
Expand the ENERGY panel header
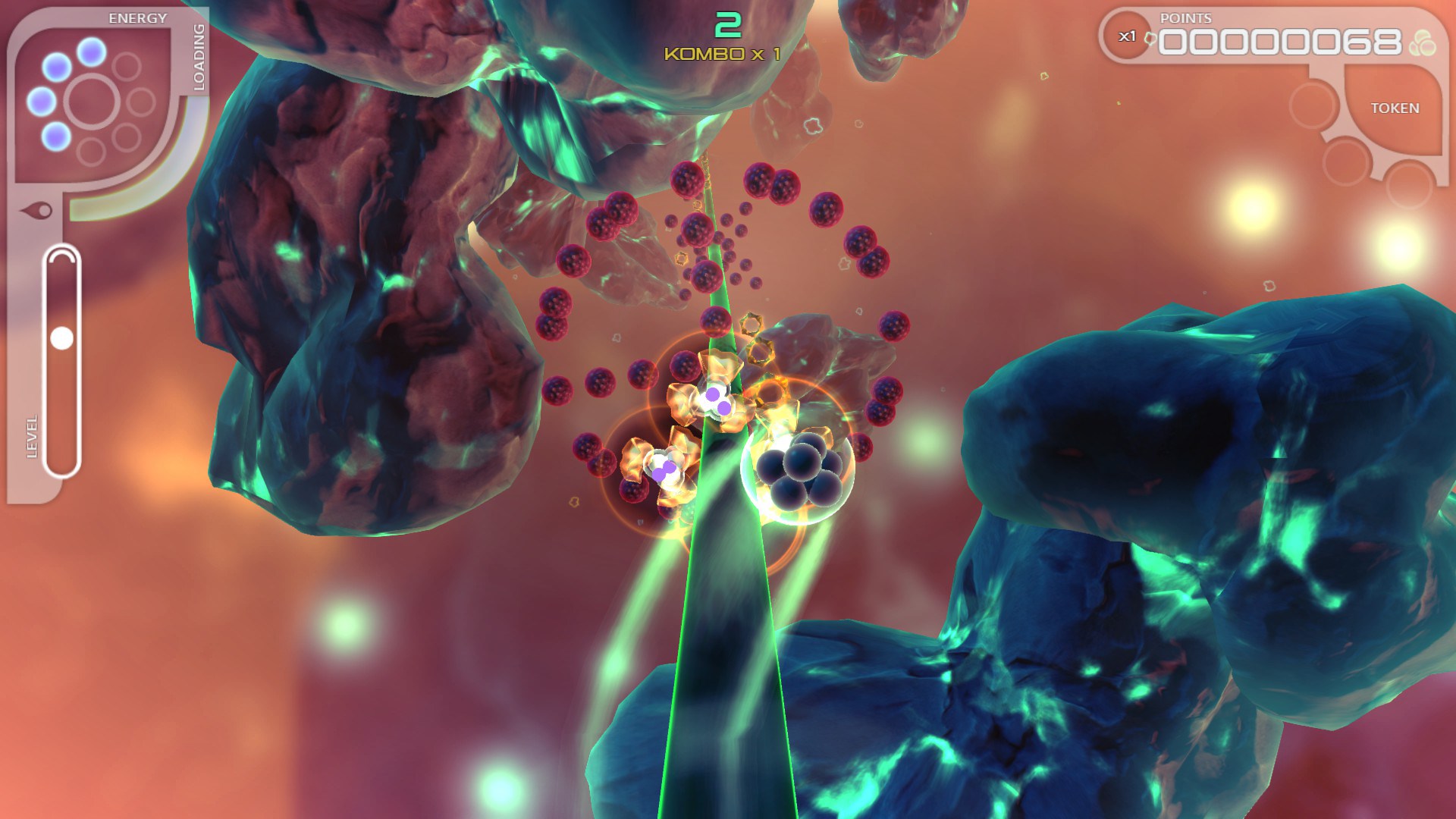pos(137,17)
